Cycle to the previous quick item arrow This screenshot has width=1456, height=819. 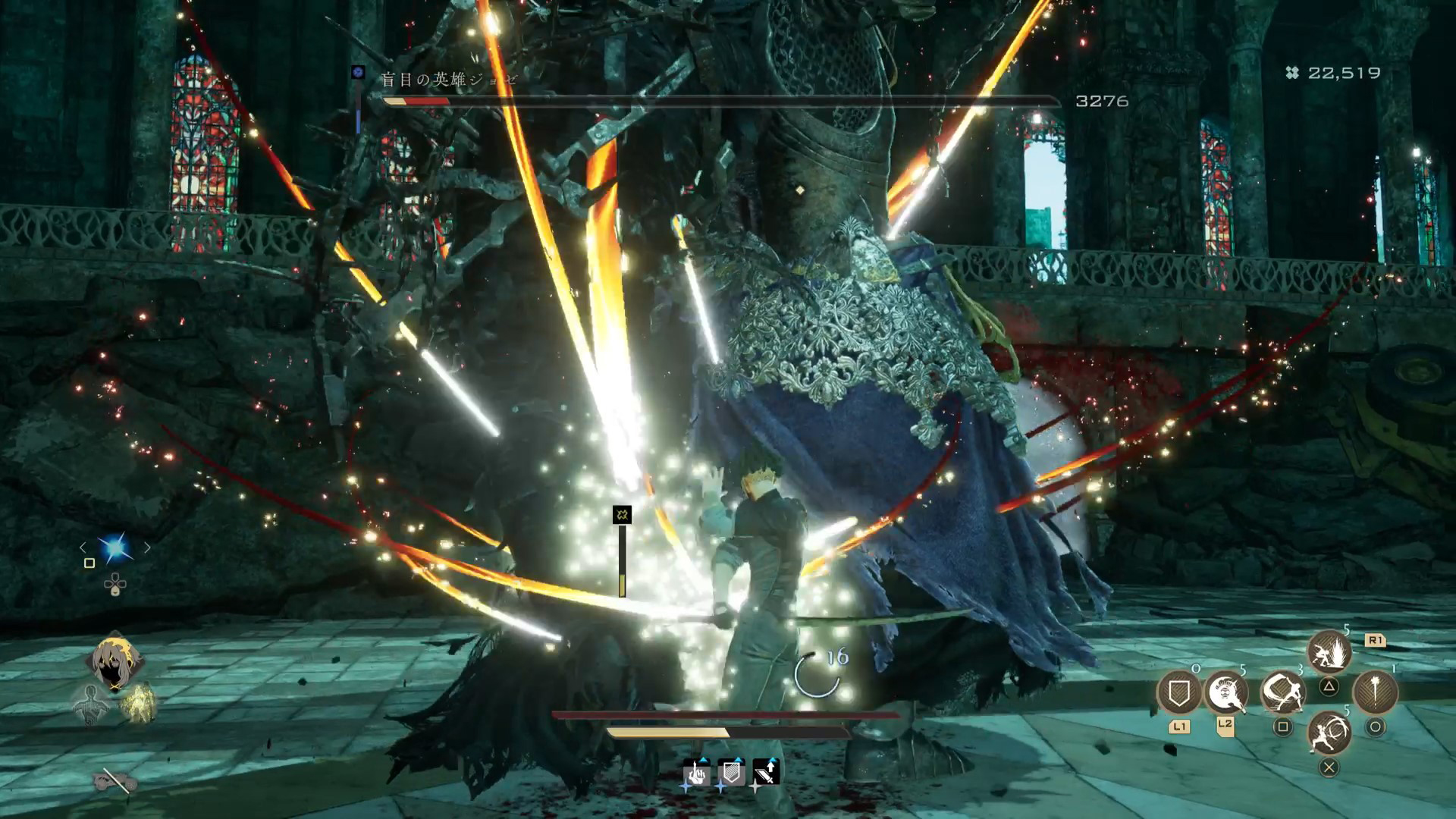tap(83, 548)
